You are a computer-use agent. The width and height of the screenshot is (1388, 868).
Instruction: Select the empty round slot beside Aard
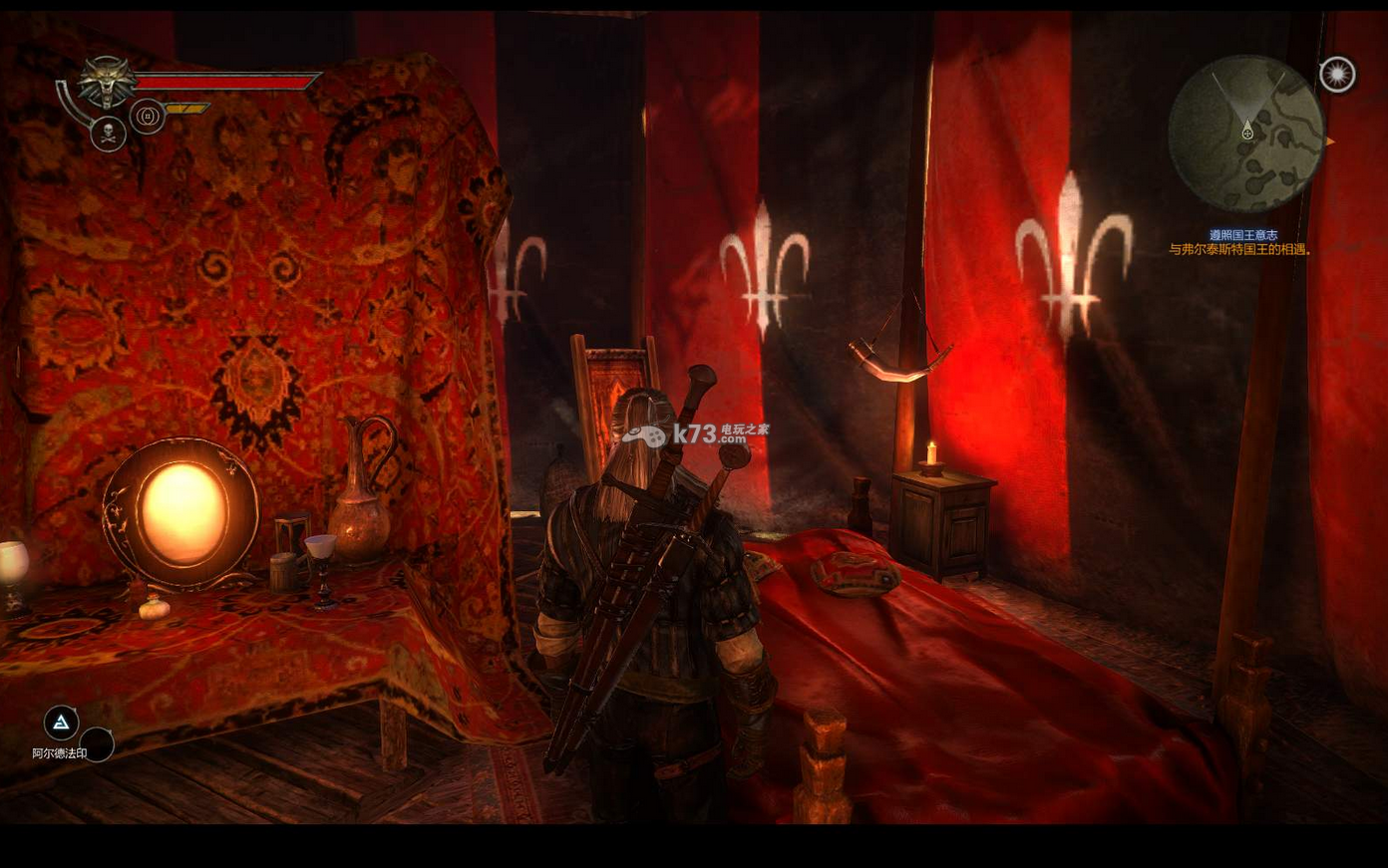click(x=97, y=743)
